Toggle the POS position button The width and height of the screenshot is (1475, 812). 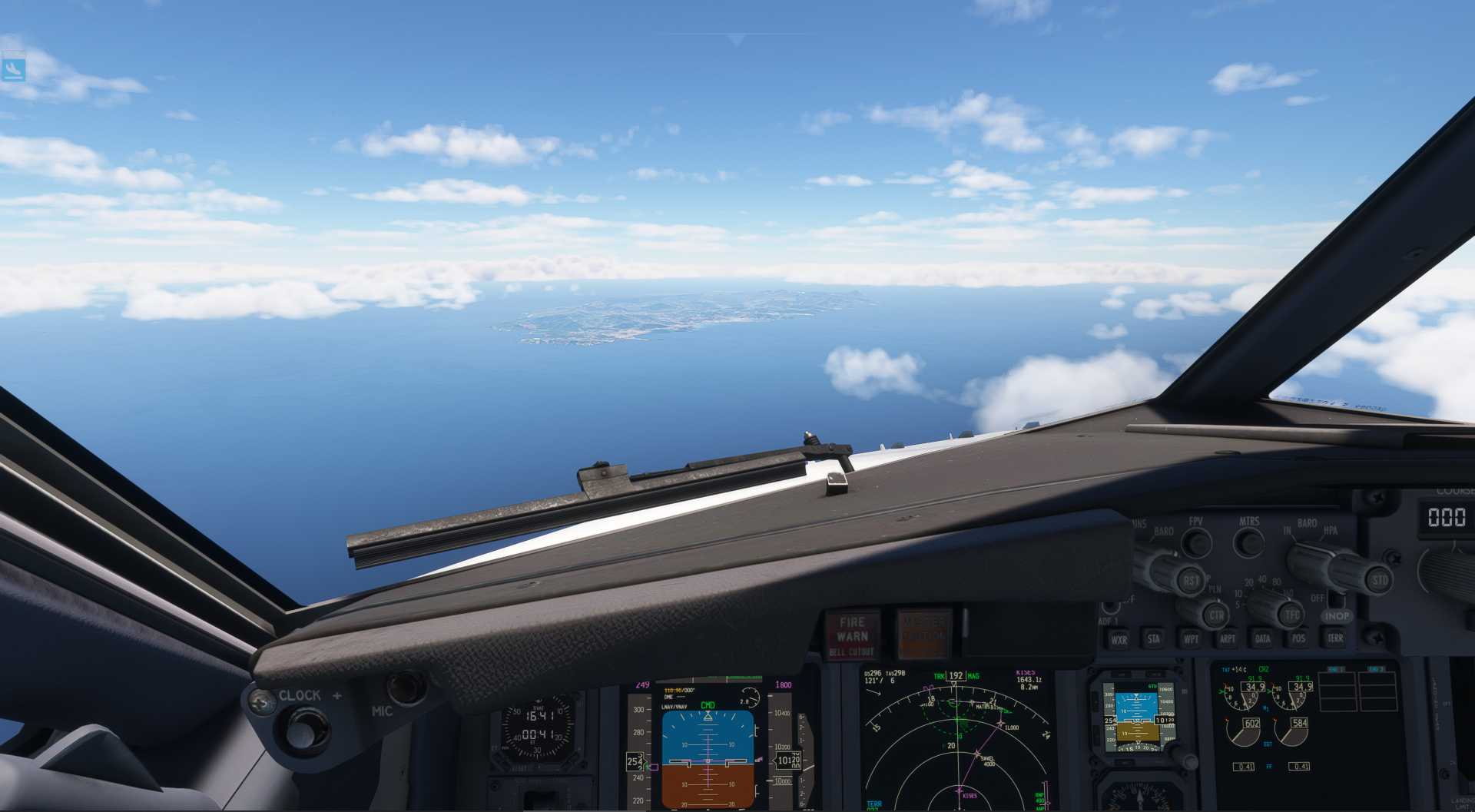[x=1298, y=638]
